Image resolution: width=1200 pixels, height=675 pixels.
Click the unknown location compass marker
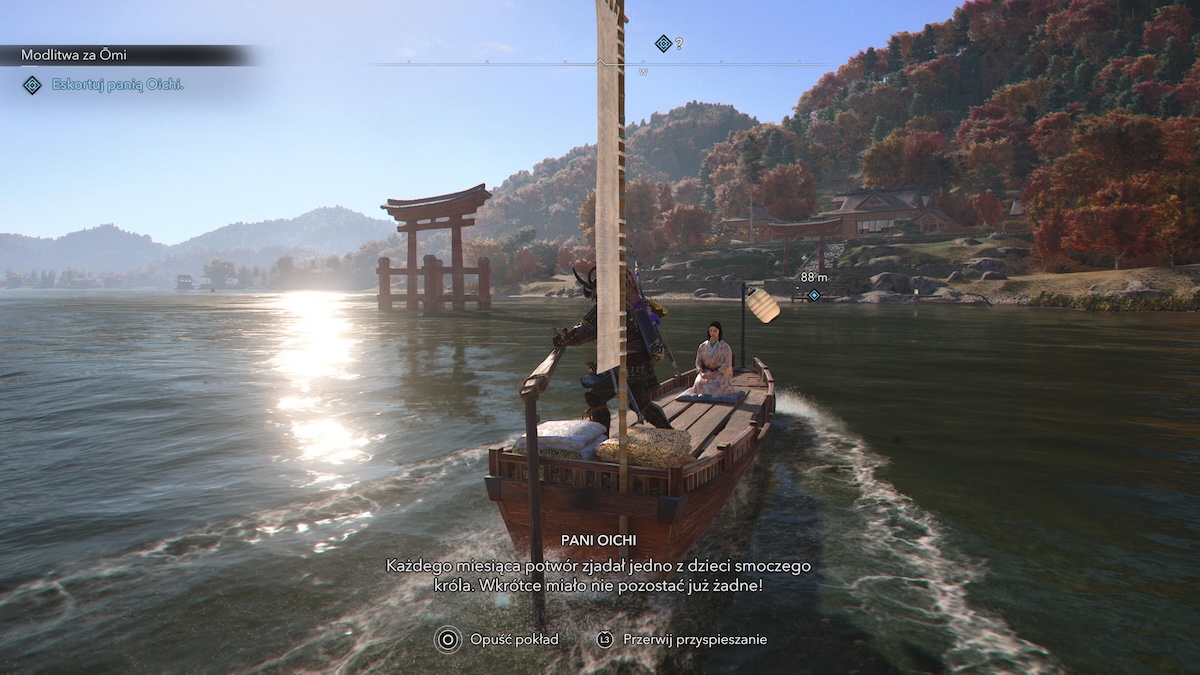click(x=662, y=43)
